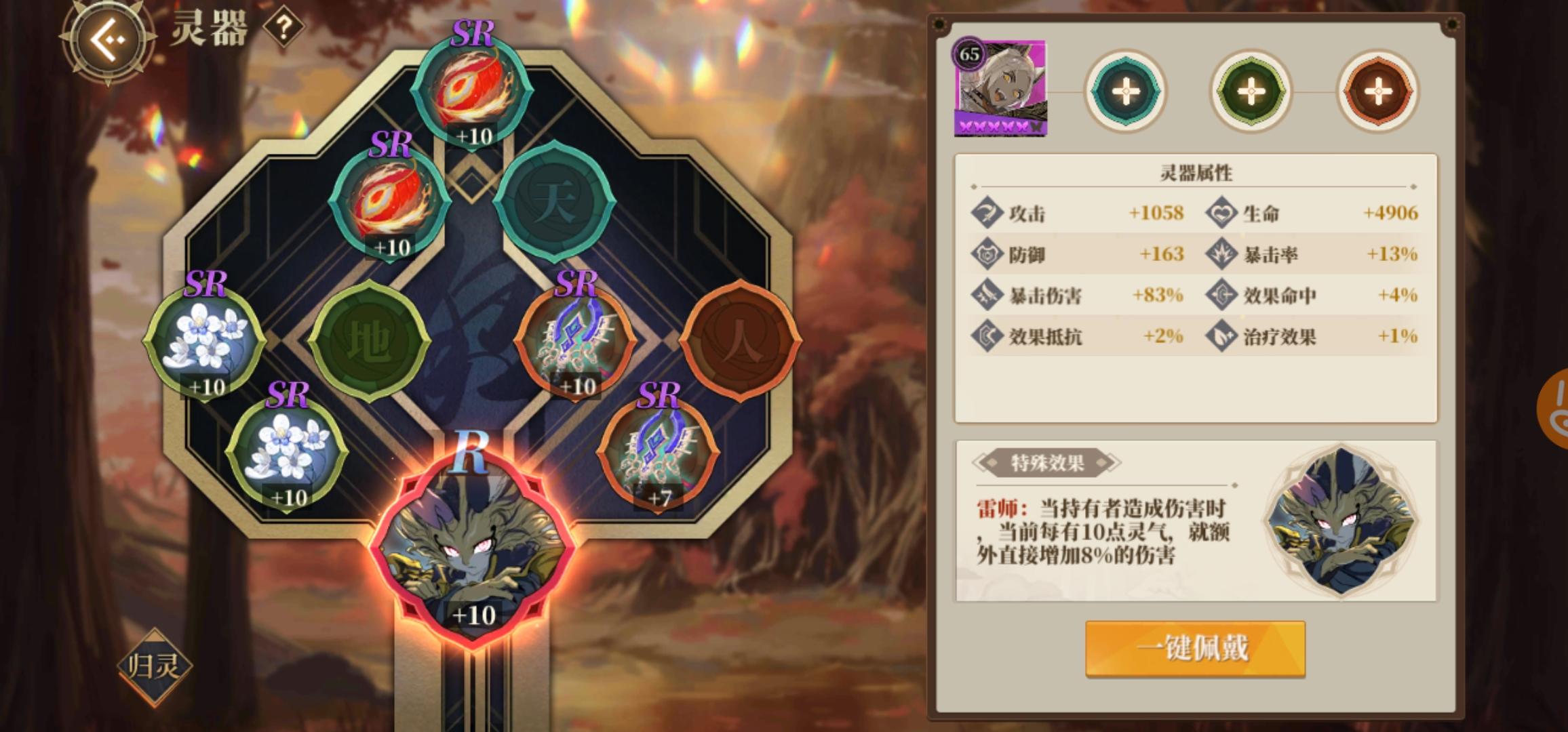This screenshot has height=732, width=1568.
Task: Tap the green plus socket in right panel
Action: click(x=1250, y=91)
